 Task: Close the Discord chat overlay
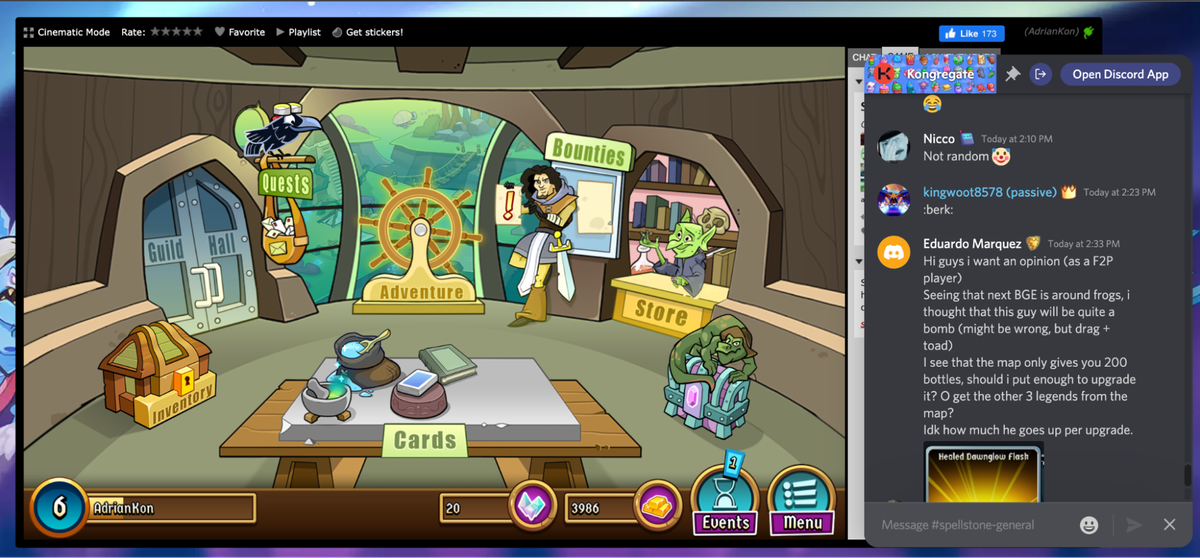click(x=1169, y=525)
